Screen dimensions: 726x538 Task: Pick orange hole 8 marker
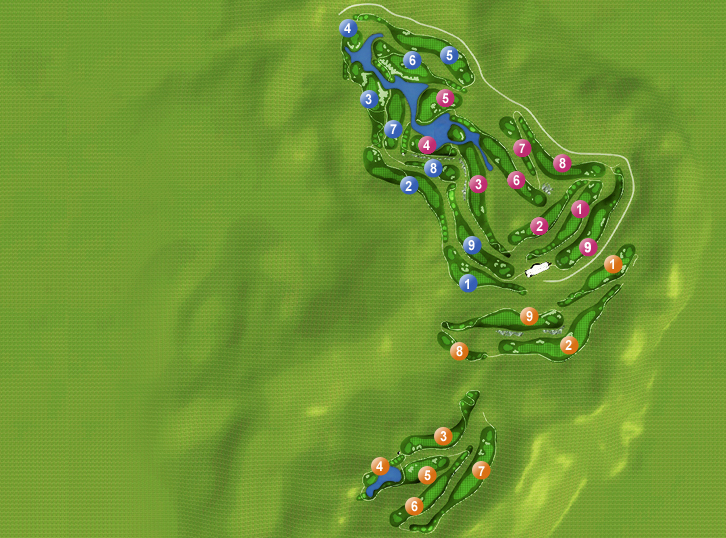point(458,351)
